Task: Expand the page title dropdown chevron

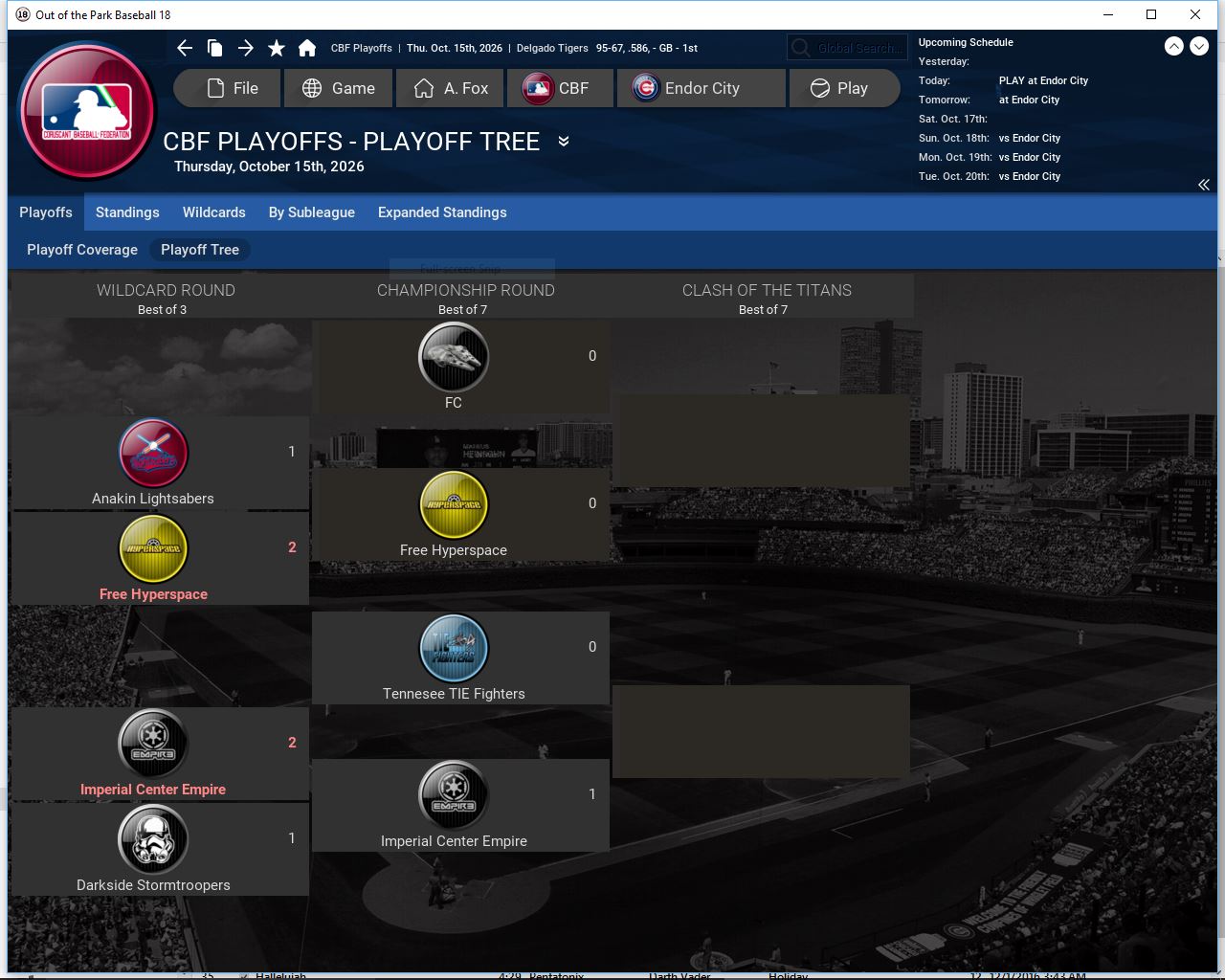Action: point(564,142)
